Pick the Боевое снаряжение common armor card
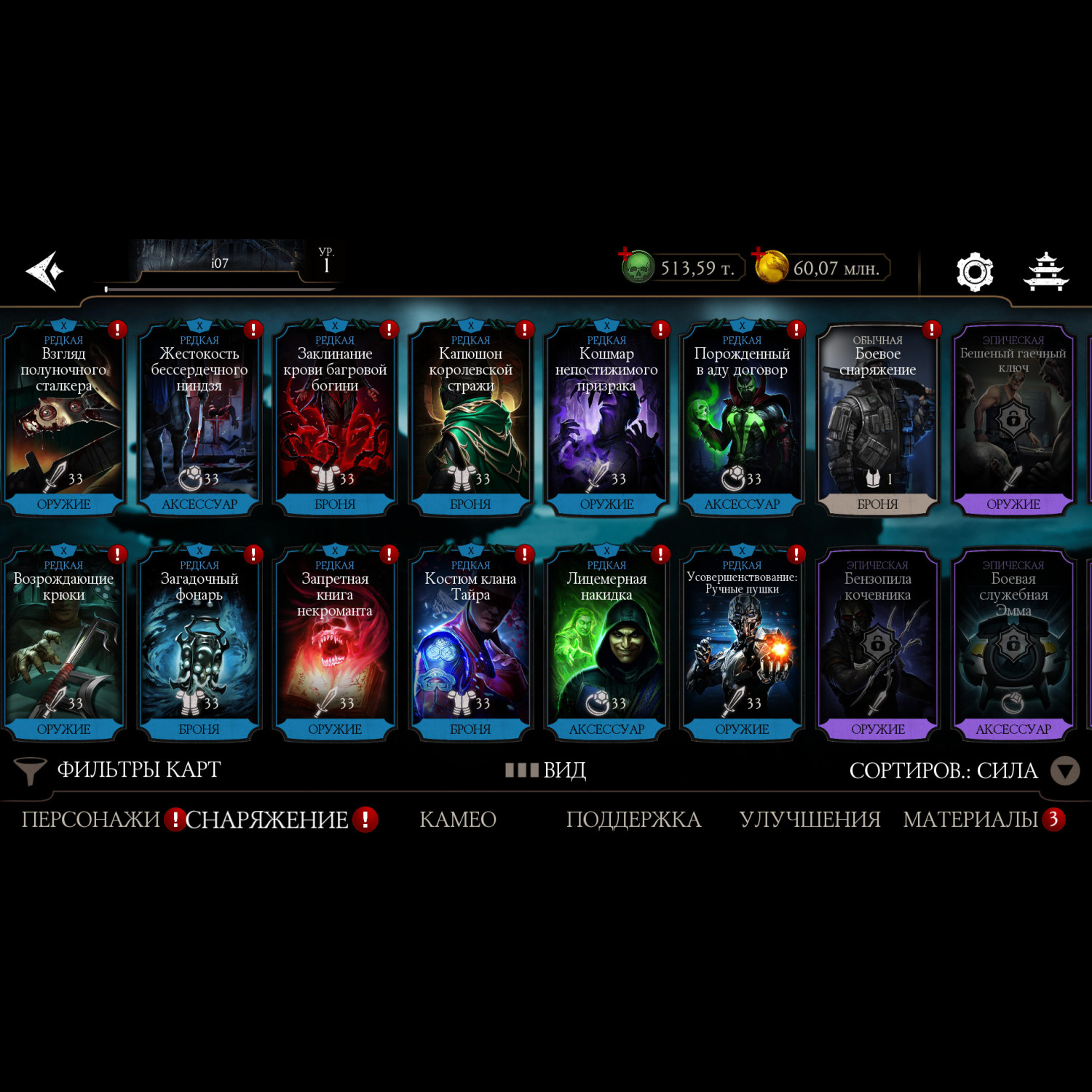Screen dimensions: 1092x1092 point(877,419)
